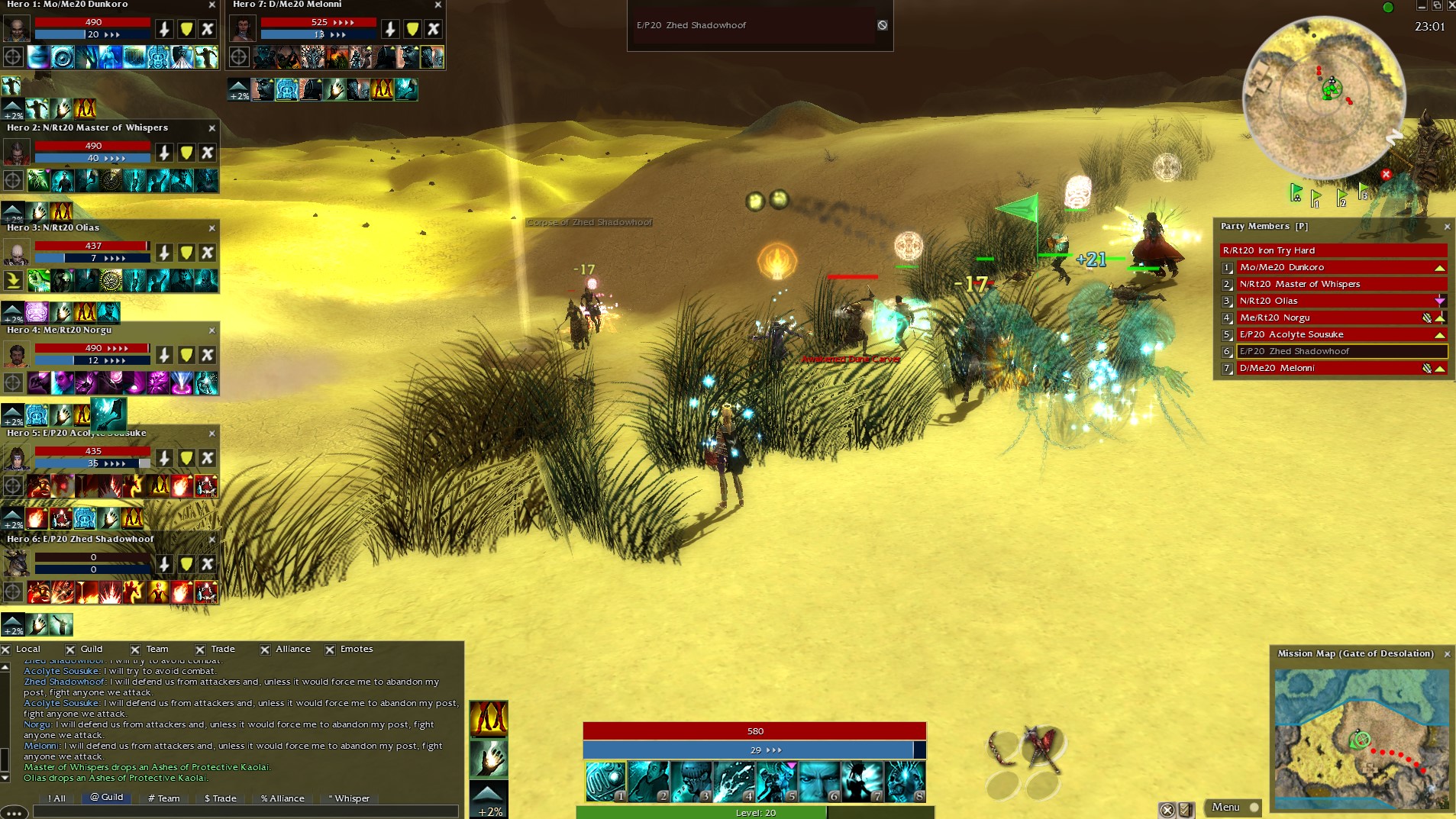The image size is (1456, 819).
Task: Switch to the Guild chat channel tab
Action: [106, 797]
